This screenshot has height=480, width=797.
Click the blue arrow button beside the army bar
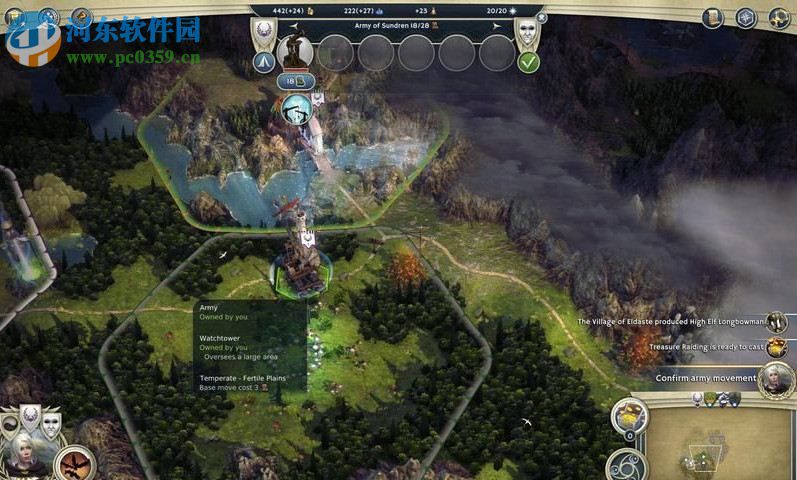[x=265, y=62]
